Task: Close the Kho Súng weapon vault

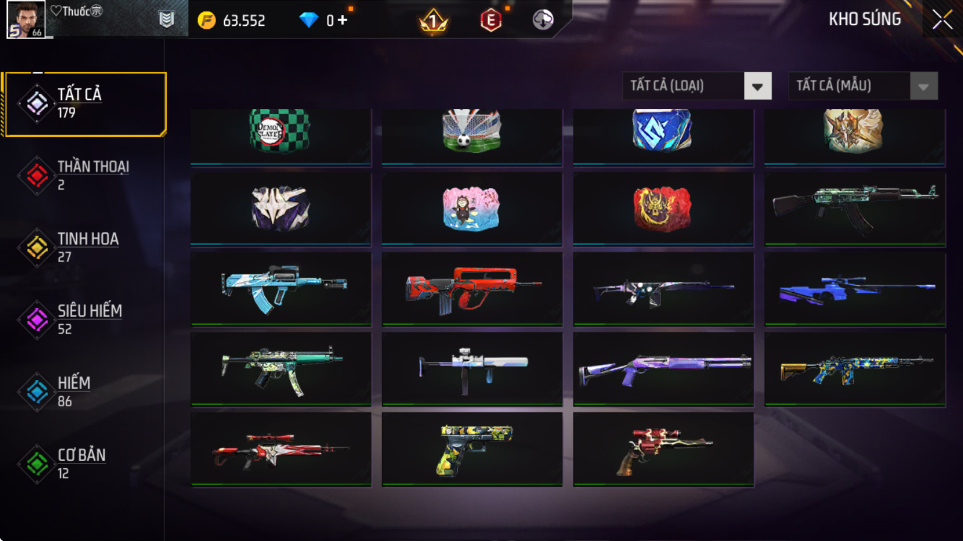Action: coord(942,20)
